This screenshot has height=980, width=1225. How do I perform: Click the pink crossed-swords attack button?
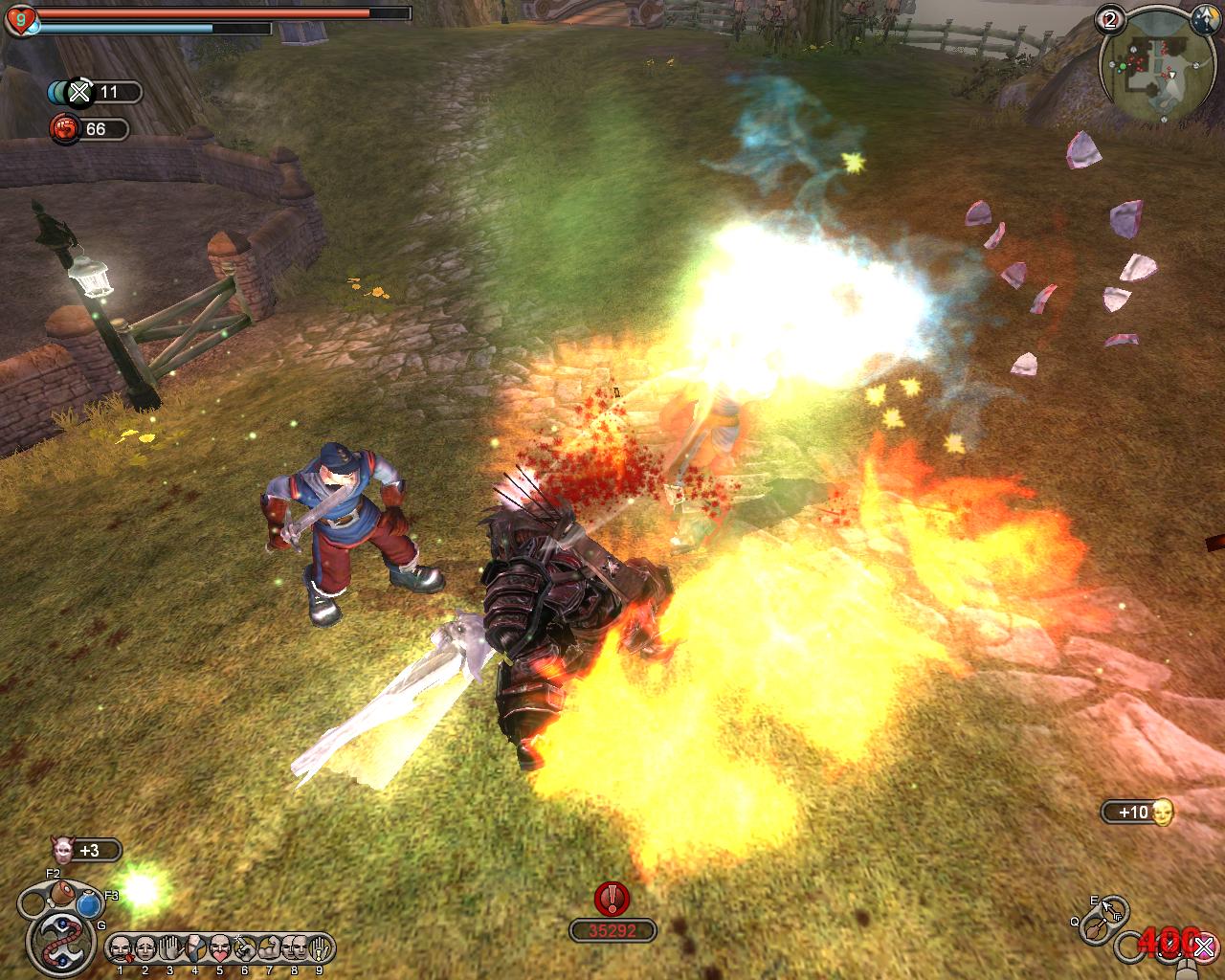[x=1203, y=947]
